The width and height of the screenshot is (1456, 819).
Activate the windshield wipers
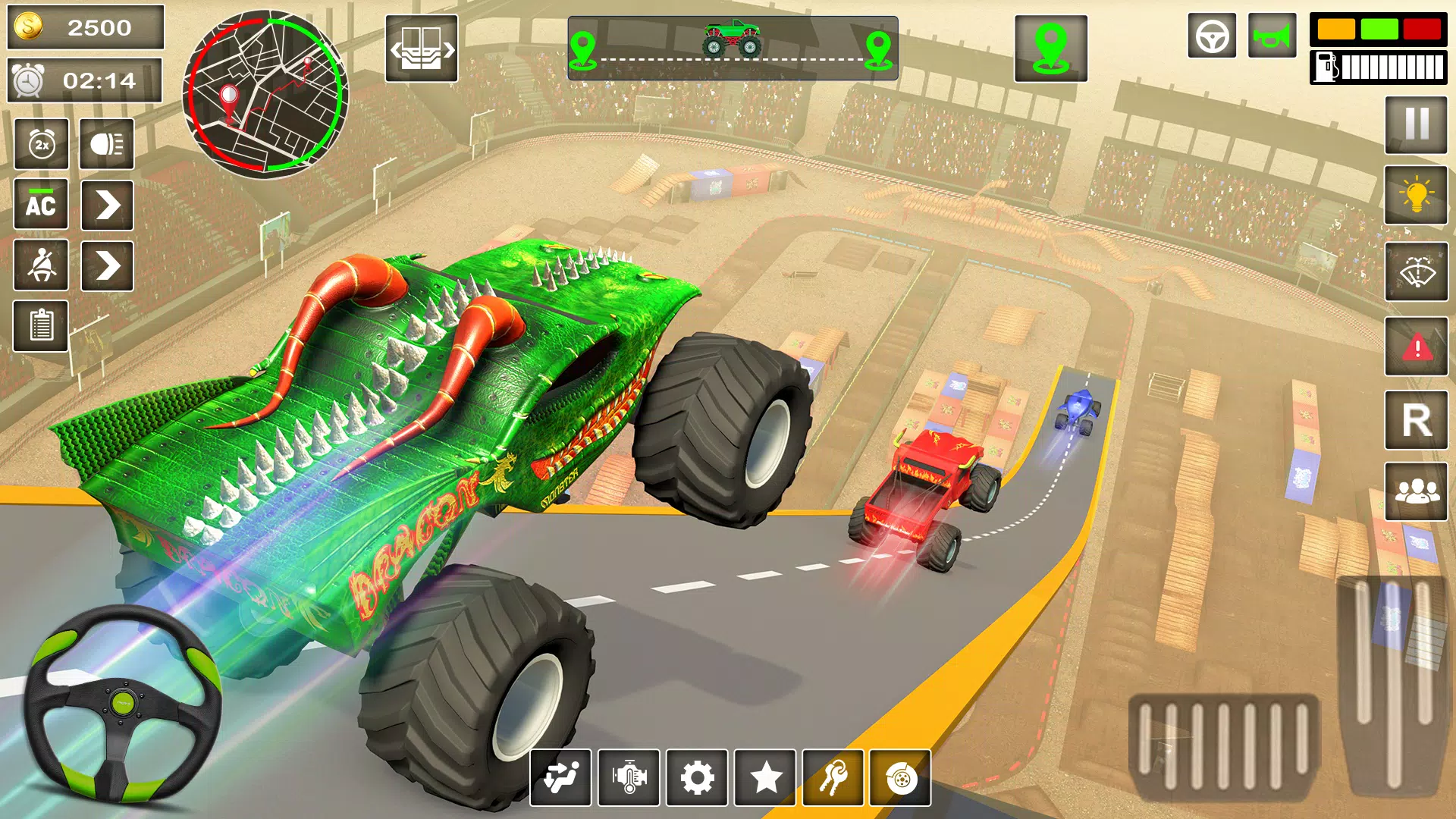pyautogui.click(x=1416, y=271)
